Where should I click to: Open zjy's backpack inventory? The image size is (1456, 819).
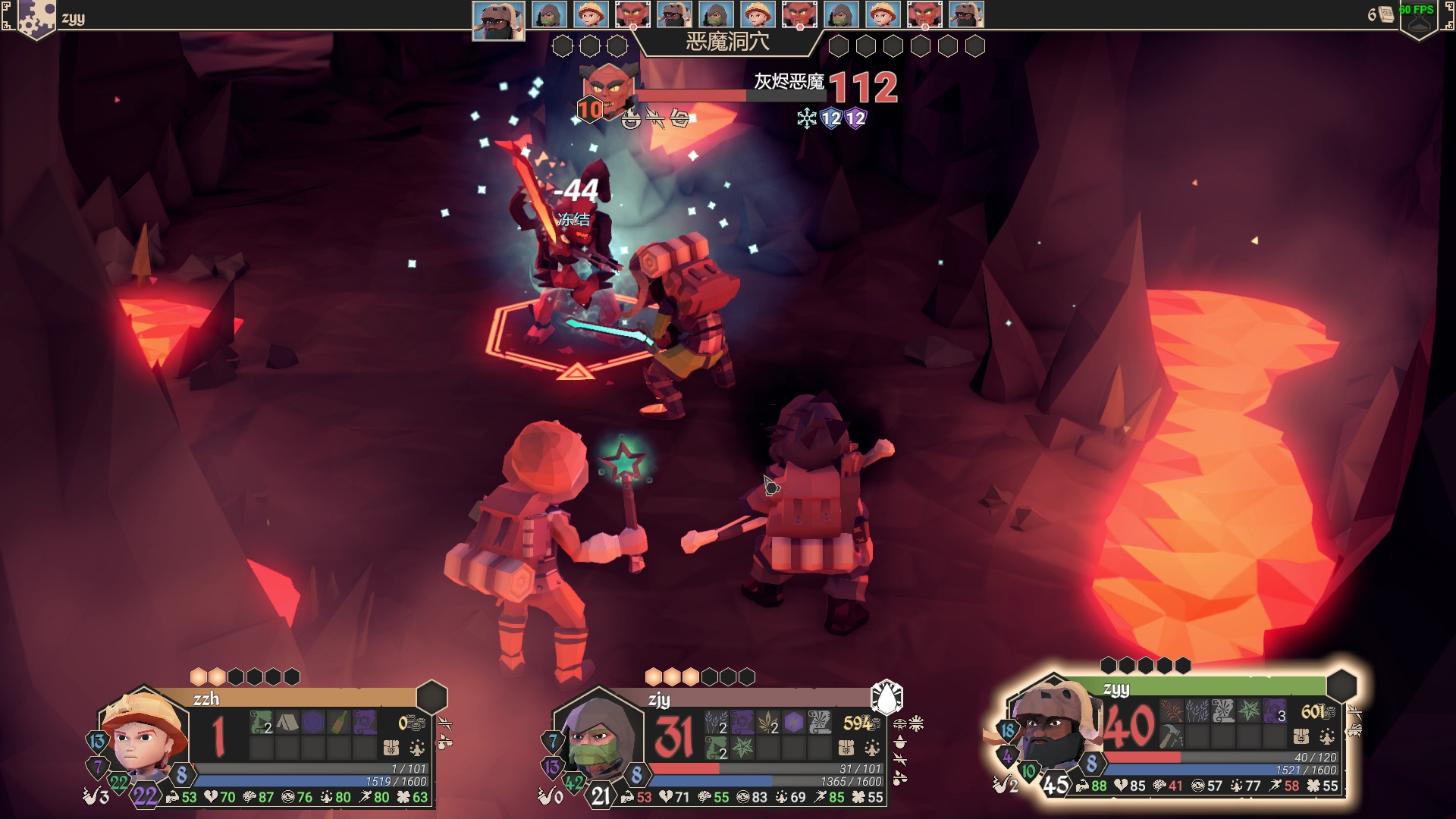click(x=846, y=748)
